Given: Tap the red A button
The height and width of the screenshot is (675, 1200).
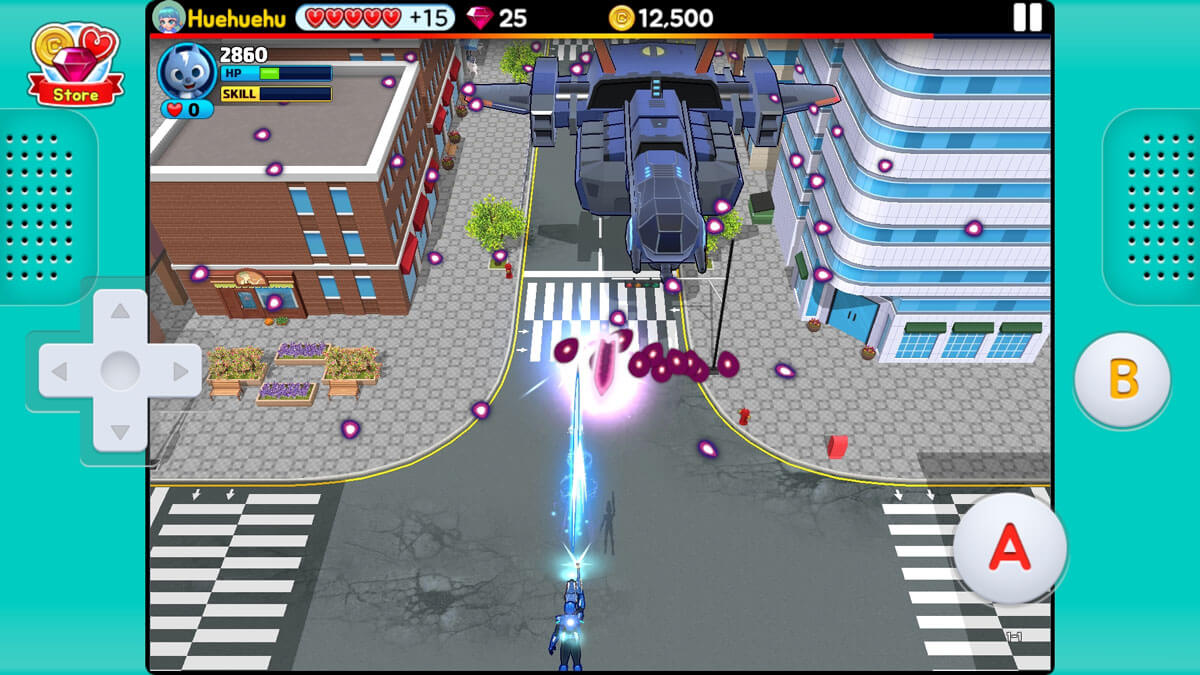Looking at the screenshot, I should tap(1009, 547).
